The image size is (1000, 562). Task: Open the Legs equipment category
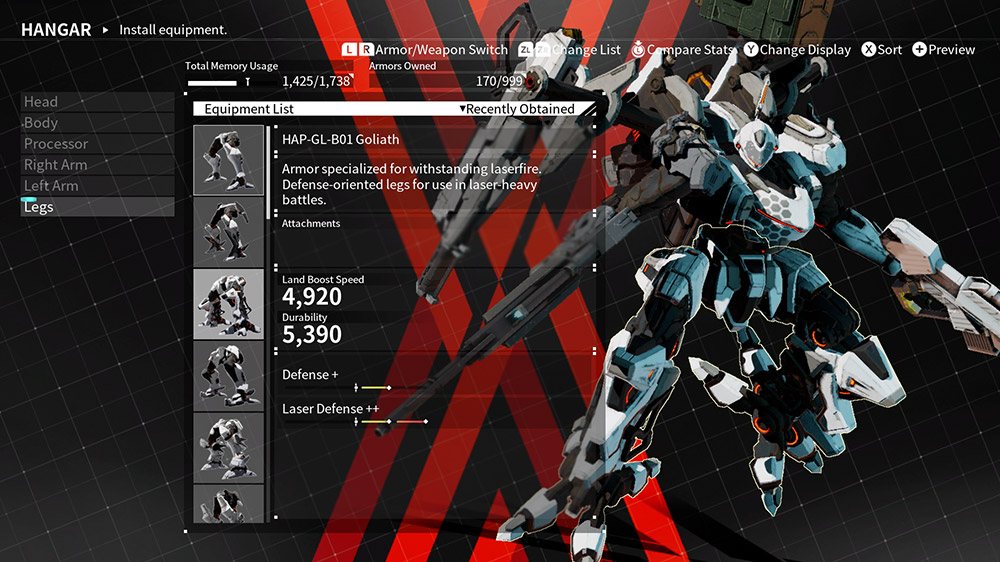click(x=97, y=207)
